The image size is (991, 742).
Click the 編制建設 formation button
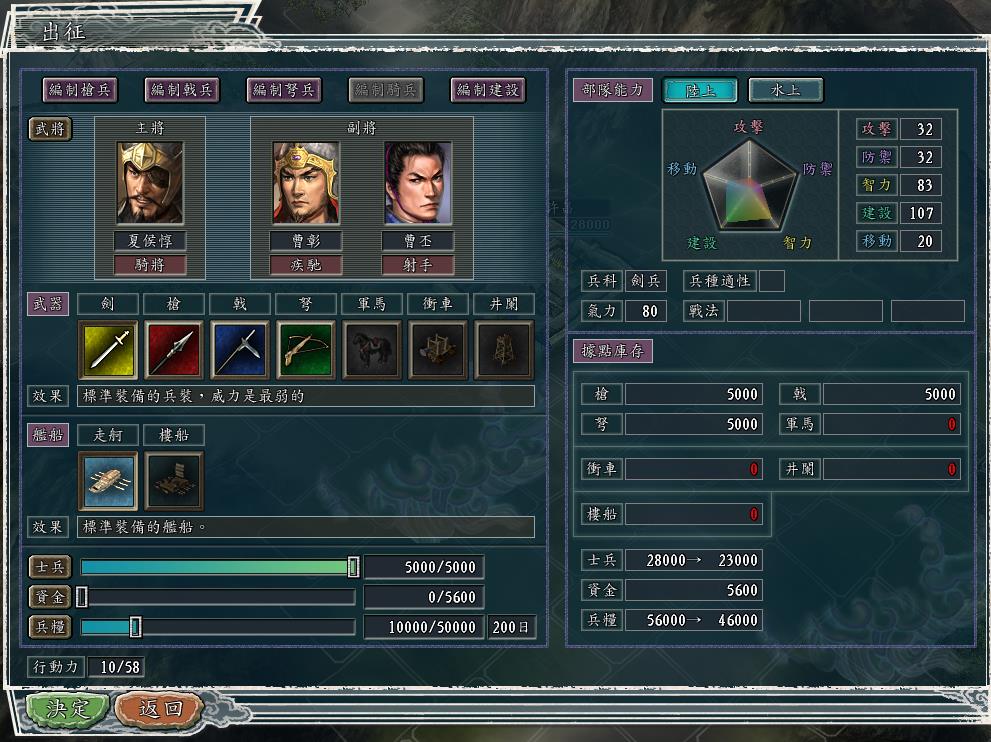(488, 90)
